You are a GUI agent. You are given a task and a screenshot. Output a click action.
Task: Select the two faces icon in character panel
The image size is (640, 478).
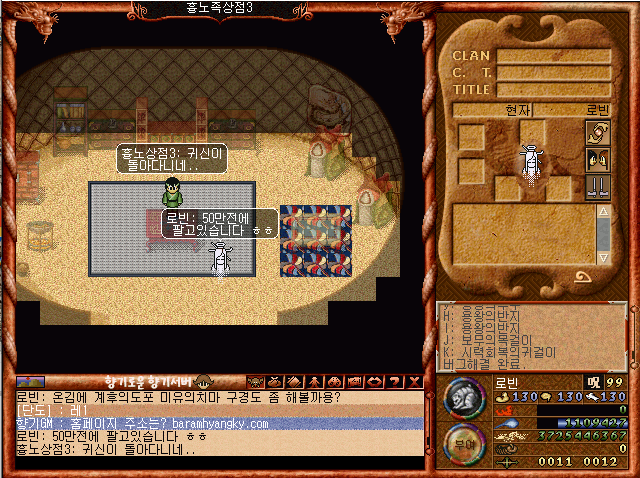[598, 159]
